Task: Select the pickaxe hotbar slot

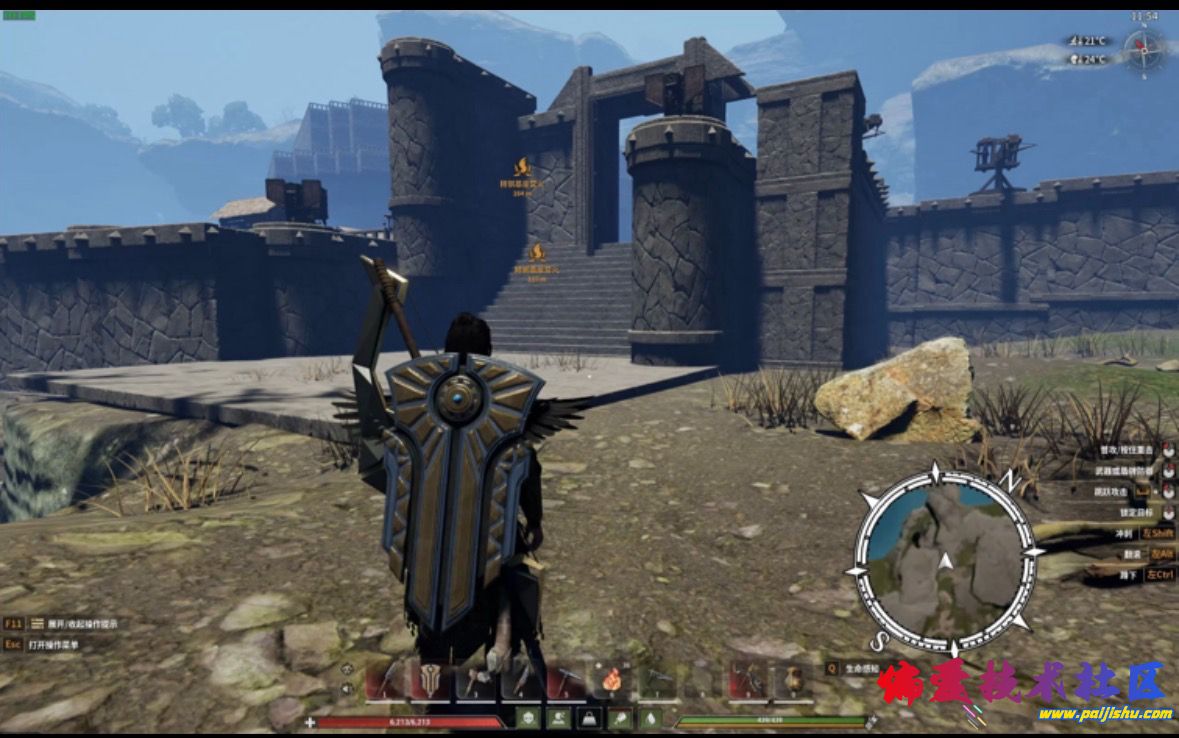Action: [568, 680]
